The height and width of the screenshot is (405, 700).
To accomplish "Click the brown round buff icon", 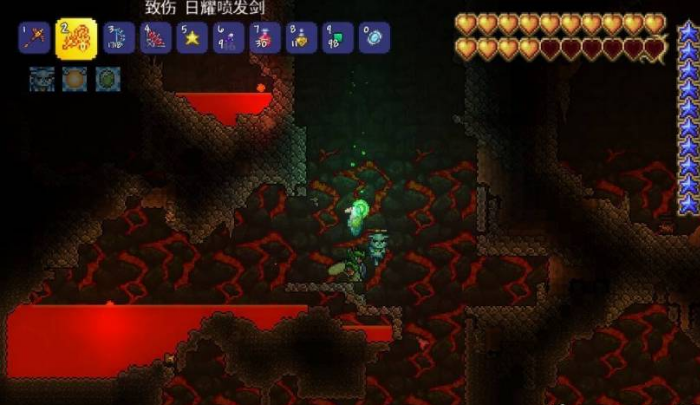I will pyautogui.click(x=75, y=78).
